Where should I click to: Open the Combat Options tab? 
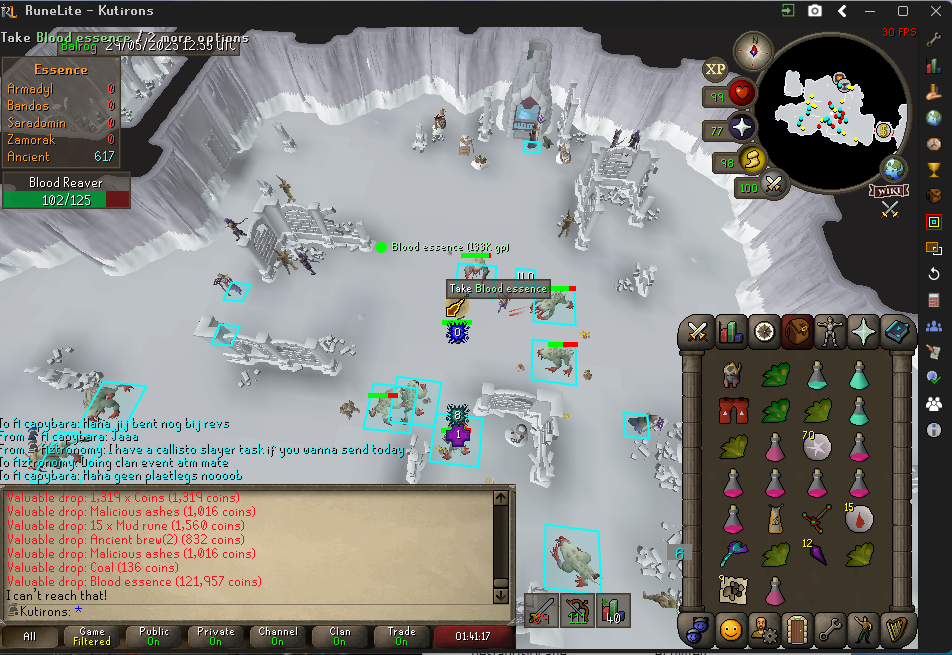(x=698, y=332)
